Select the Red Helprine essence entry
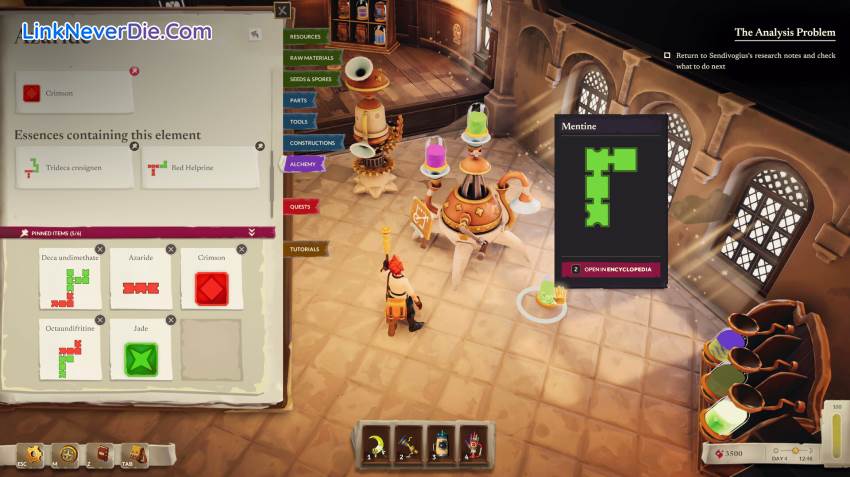 tap(202, 168)
